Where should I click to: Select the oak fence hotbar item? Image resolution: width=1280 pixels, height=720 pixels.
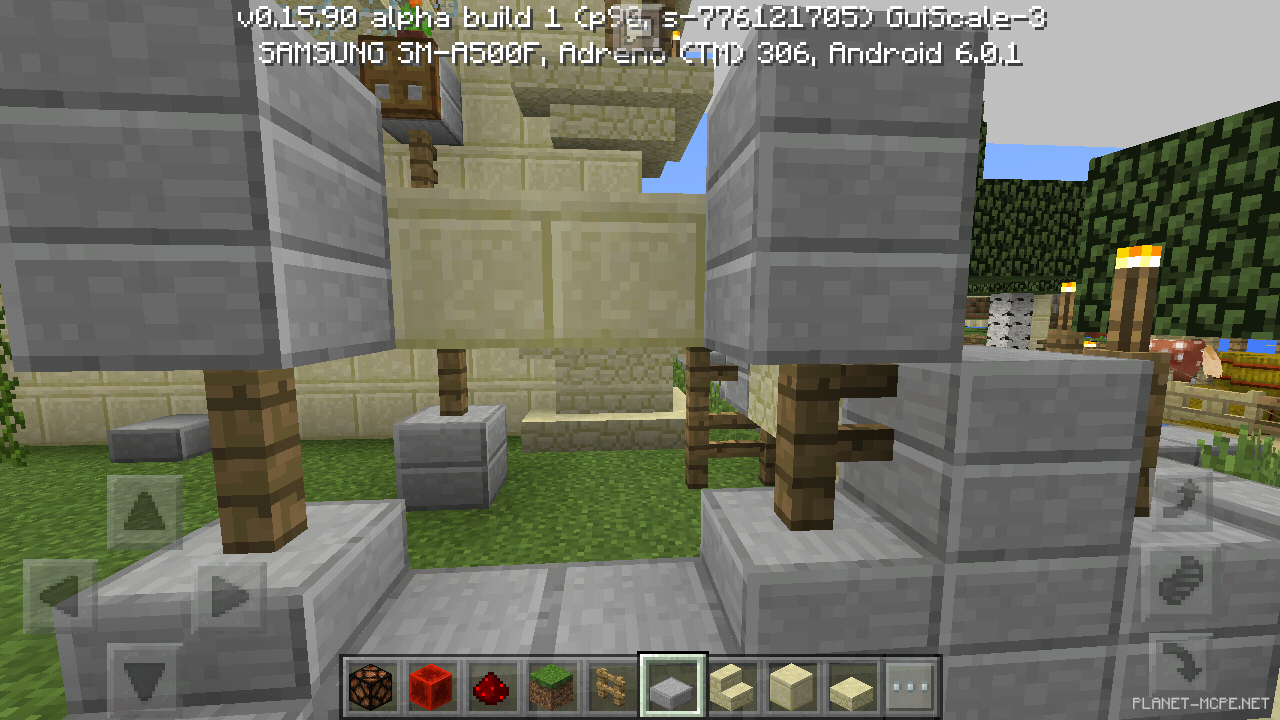(x=610, y=685)
